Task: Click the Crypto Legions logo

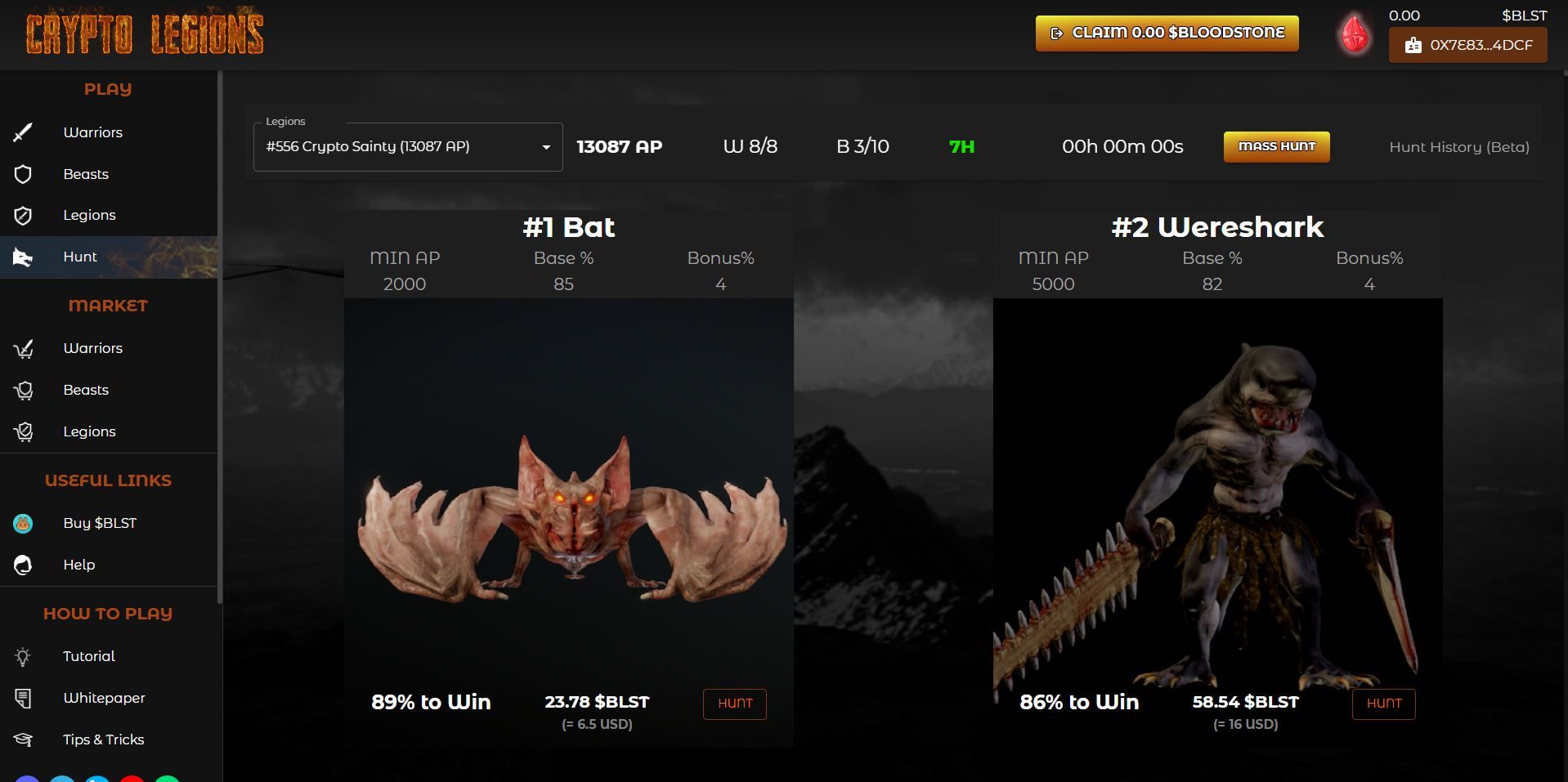Action: [x=145, y=34]
